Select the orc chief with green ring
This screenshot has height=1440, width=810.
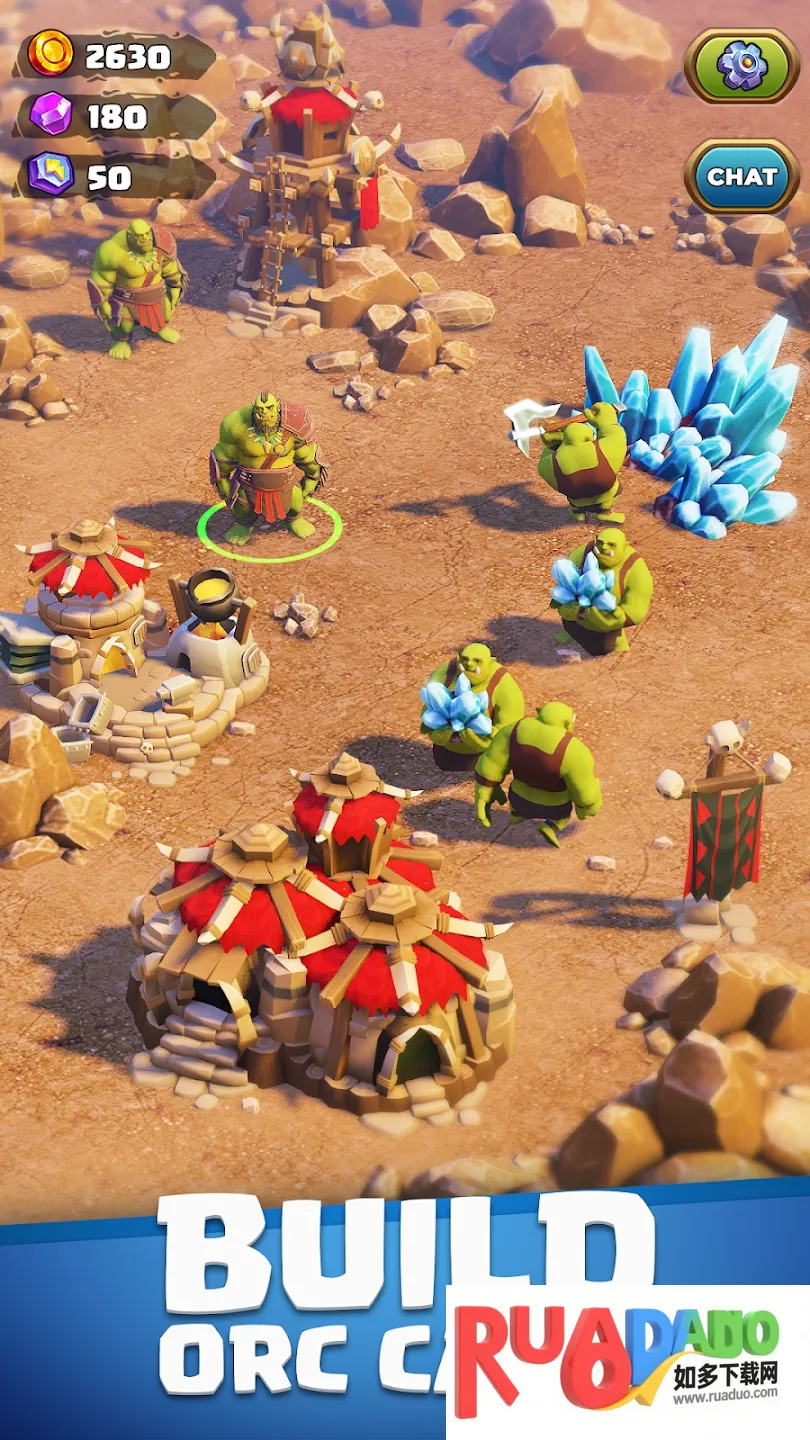(x=267, y=470)
